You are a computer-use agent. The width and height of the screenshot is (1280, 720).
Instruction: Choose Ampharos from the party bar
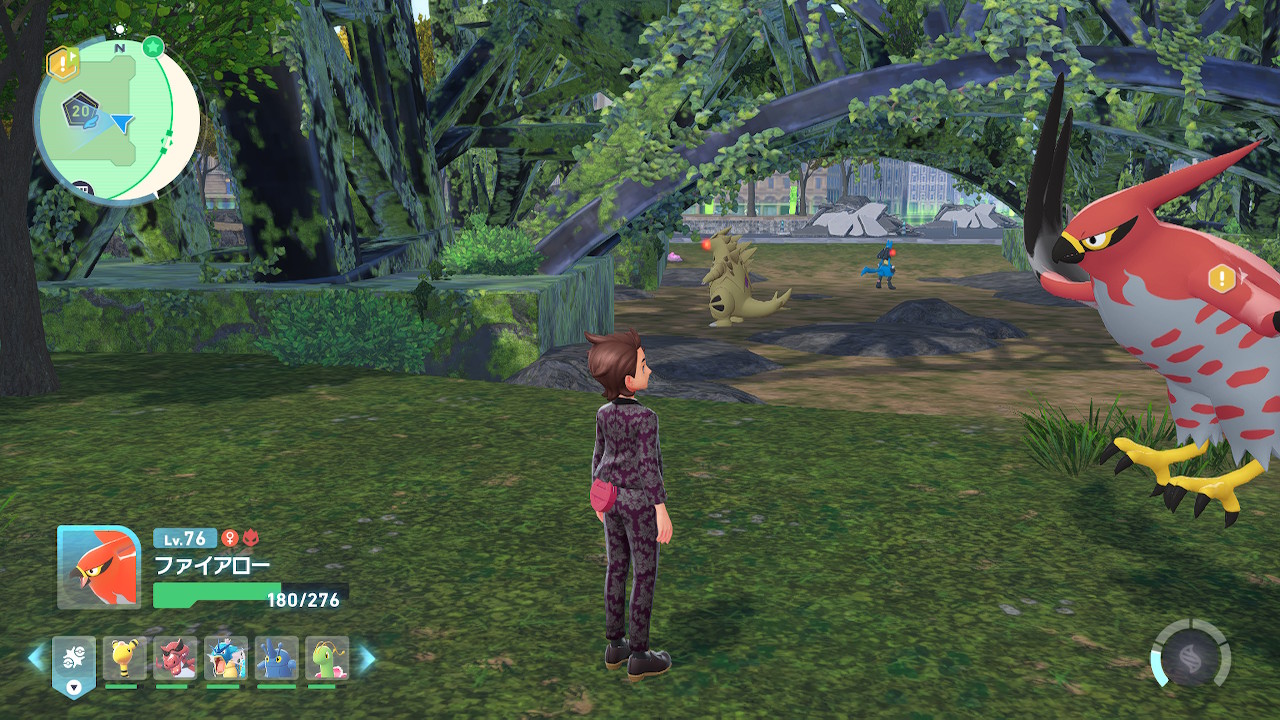point(125,659)
